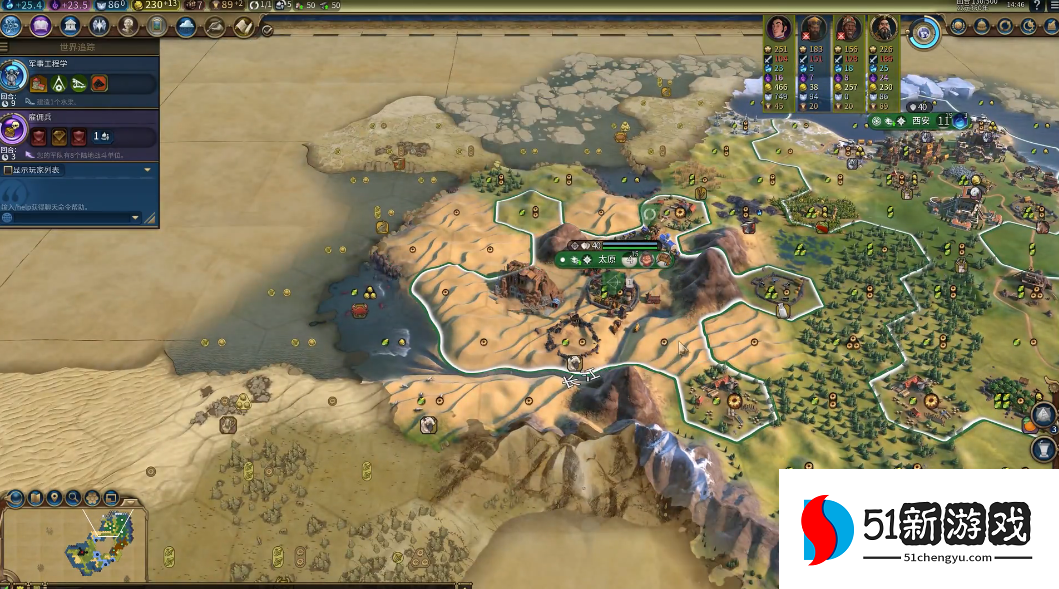Open the chat target dropdown
This screenshot has height=589, width=1059.
point(136,217)
